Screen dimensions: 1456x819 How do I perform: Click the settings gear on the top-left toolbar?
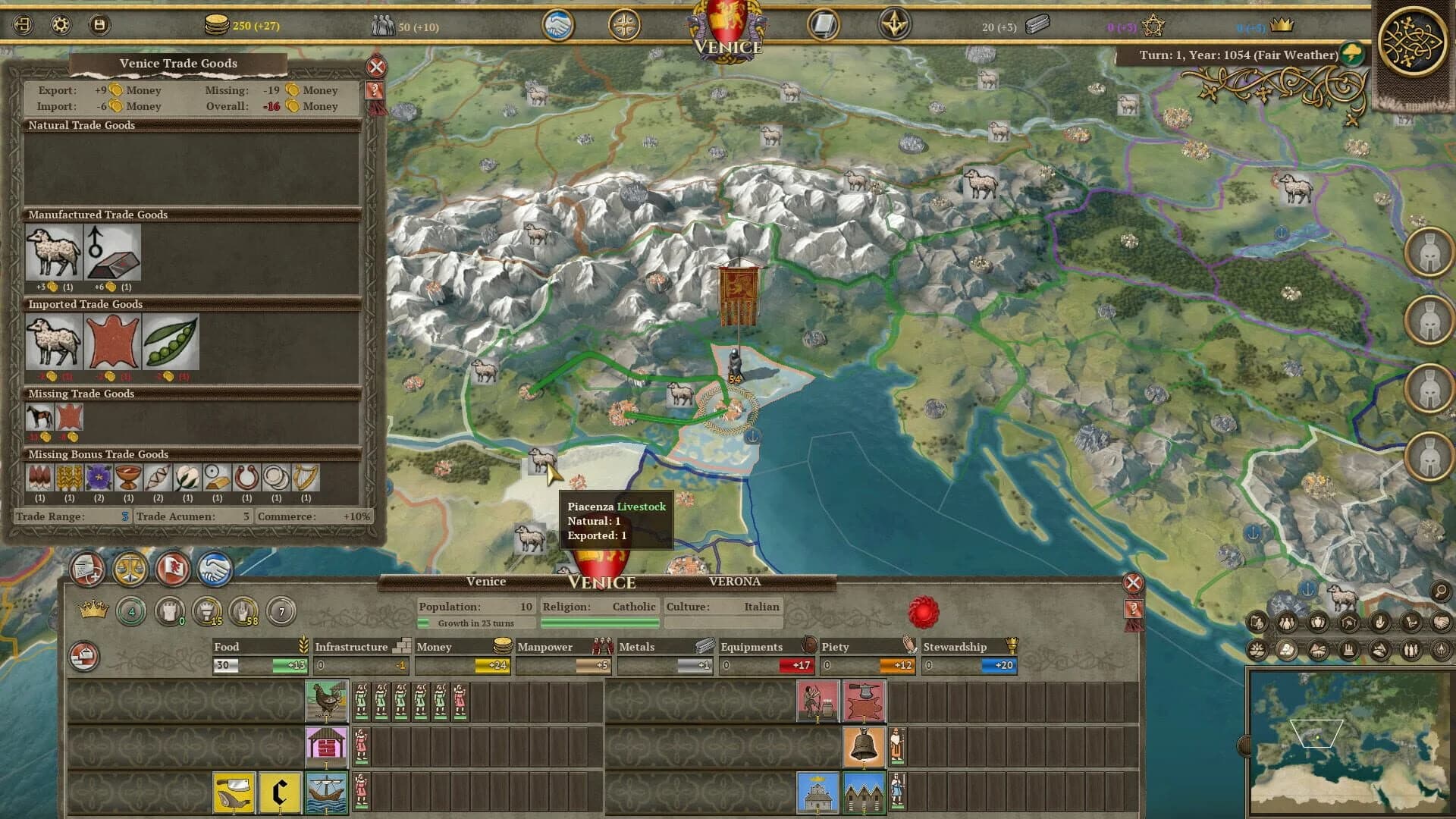tap(60, 25)
